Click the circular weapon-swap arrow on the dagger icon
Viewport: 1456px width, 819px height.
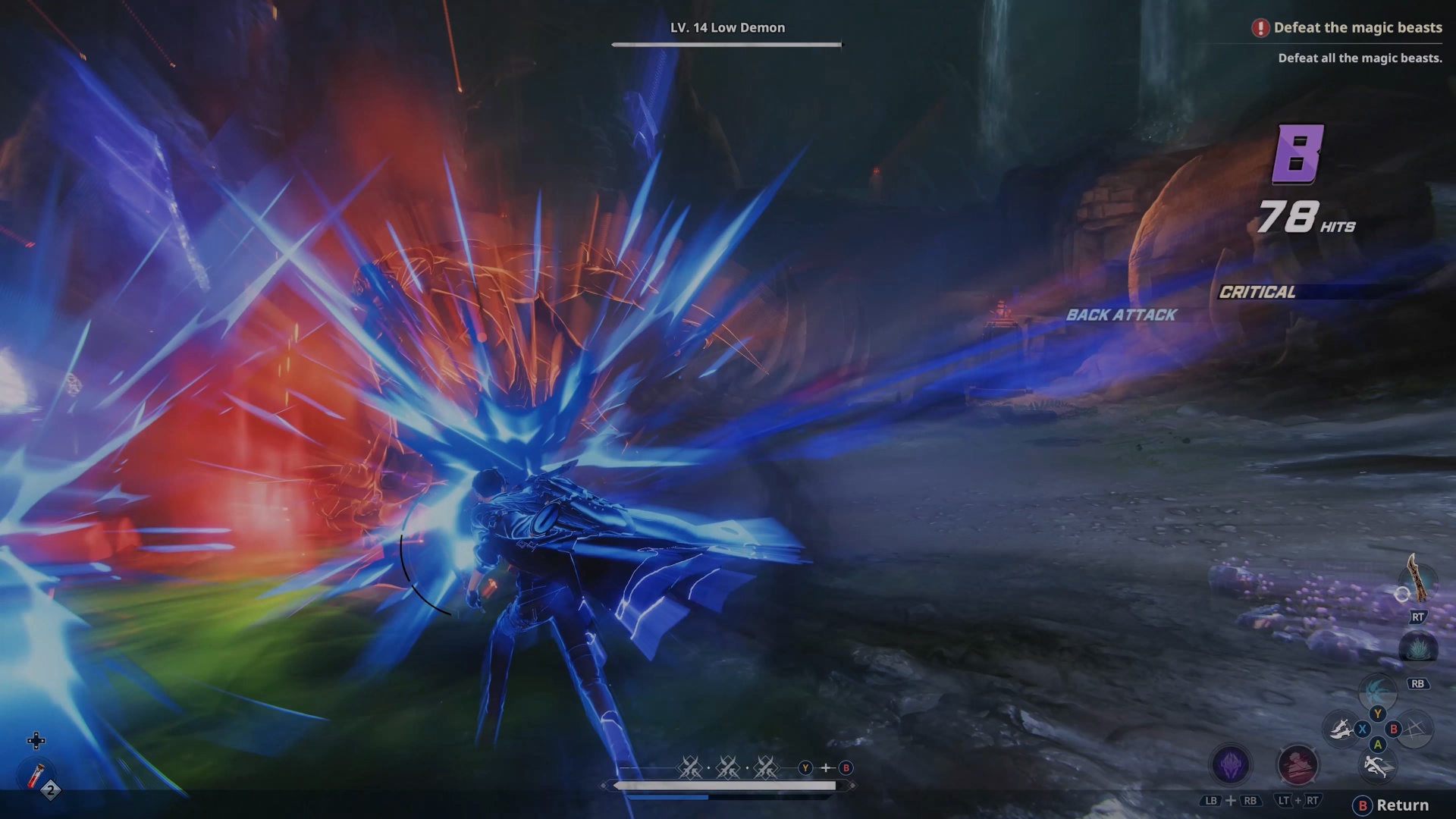click(1404, 594)
